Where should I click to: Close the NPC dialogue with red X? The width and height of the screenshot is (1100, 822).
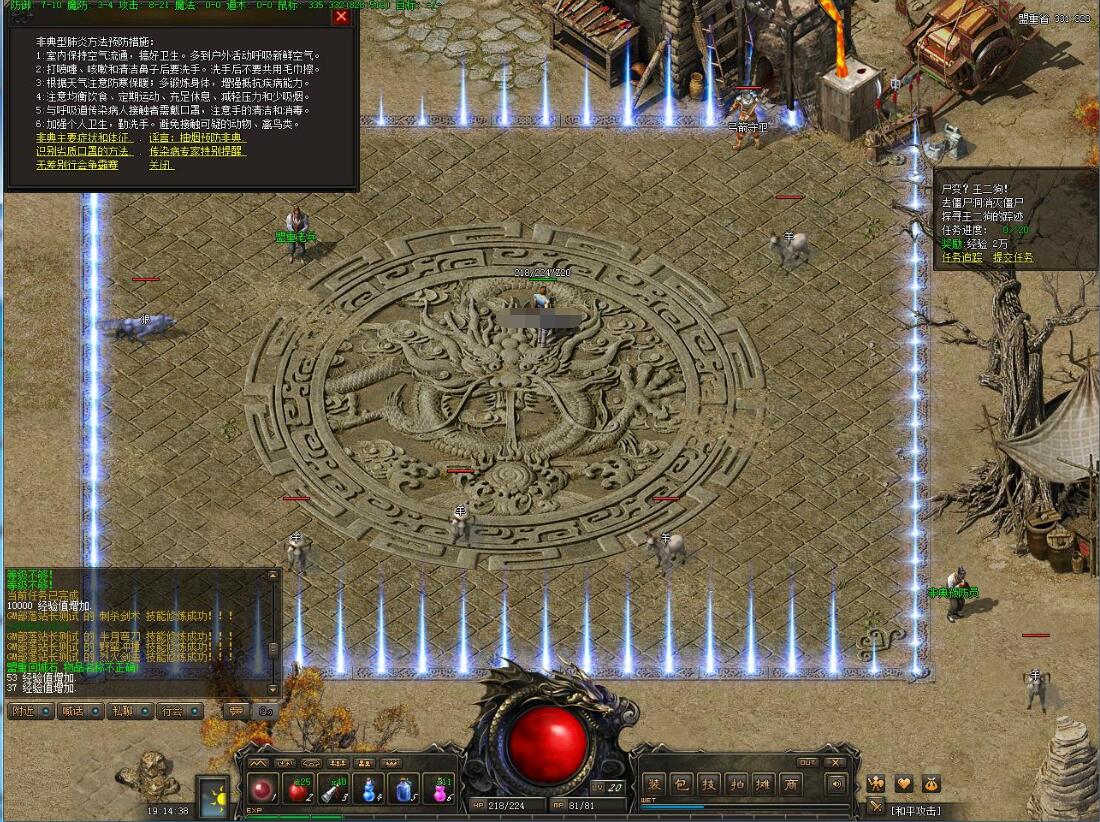click(341, 16)
